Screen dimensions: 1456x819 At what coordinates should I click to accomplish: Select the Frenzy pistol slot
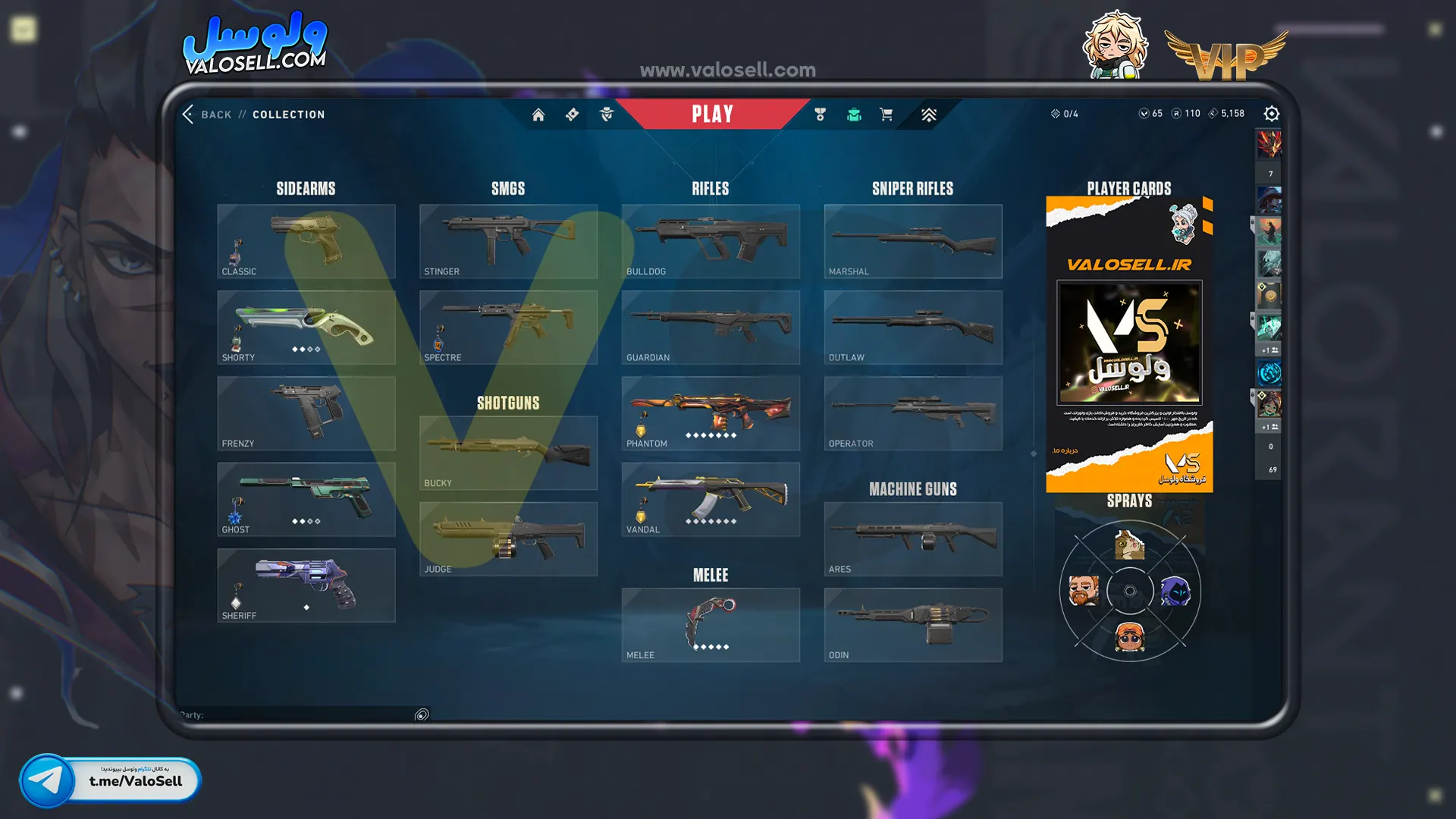tap(306, 413)
